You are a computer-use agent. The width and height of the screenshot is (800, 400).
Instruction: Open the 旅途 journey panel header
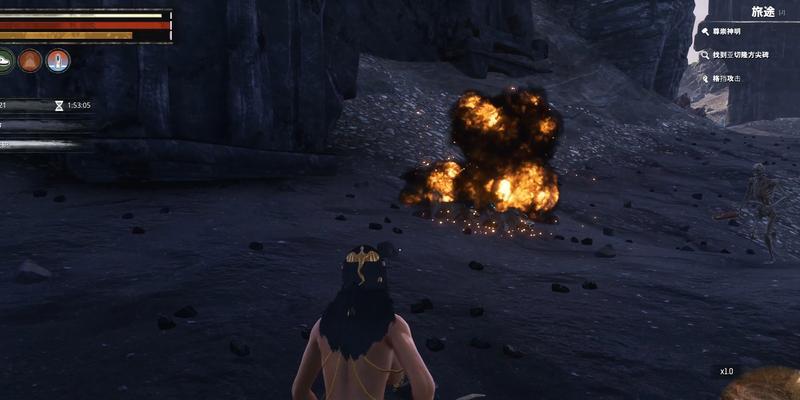[x=762, y=11]
